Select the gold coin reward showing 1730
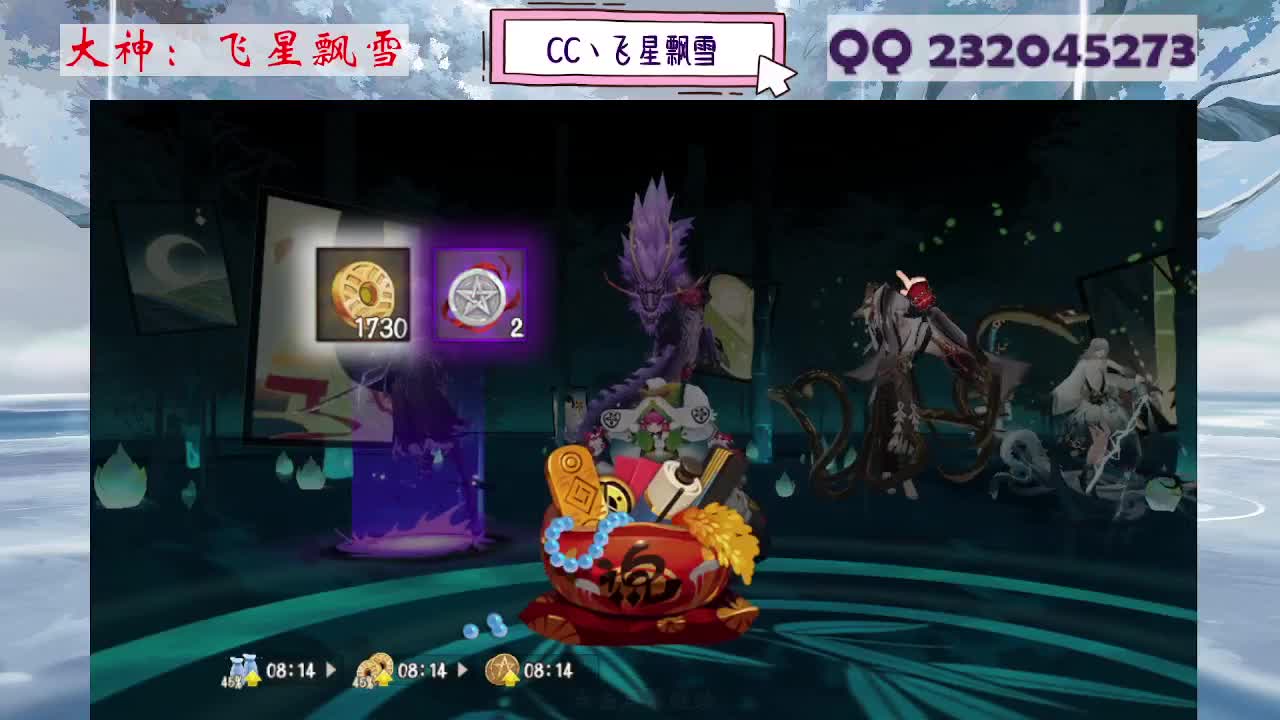This screenshot has width=1280, height=720. pyautogui.click(x=365, y=295)
